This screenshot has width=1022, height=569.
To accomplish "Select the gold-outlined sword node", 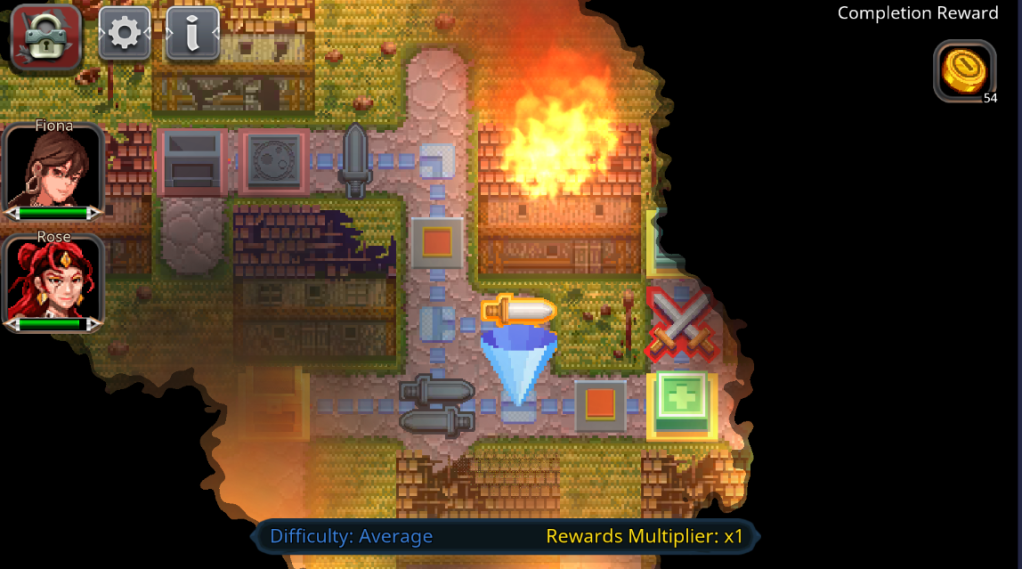I will [517, 312].
